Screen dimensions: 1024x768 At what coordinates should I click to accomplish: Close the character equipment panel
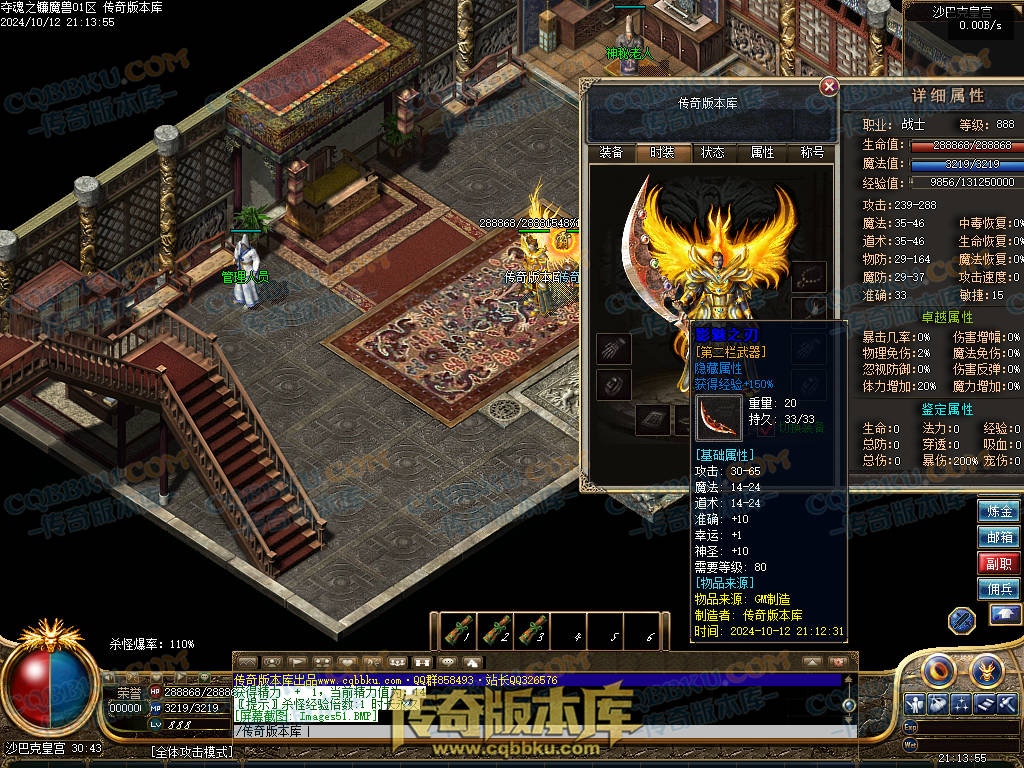(x=829, y=87)
